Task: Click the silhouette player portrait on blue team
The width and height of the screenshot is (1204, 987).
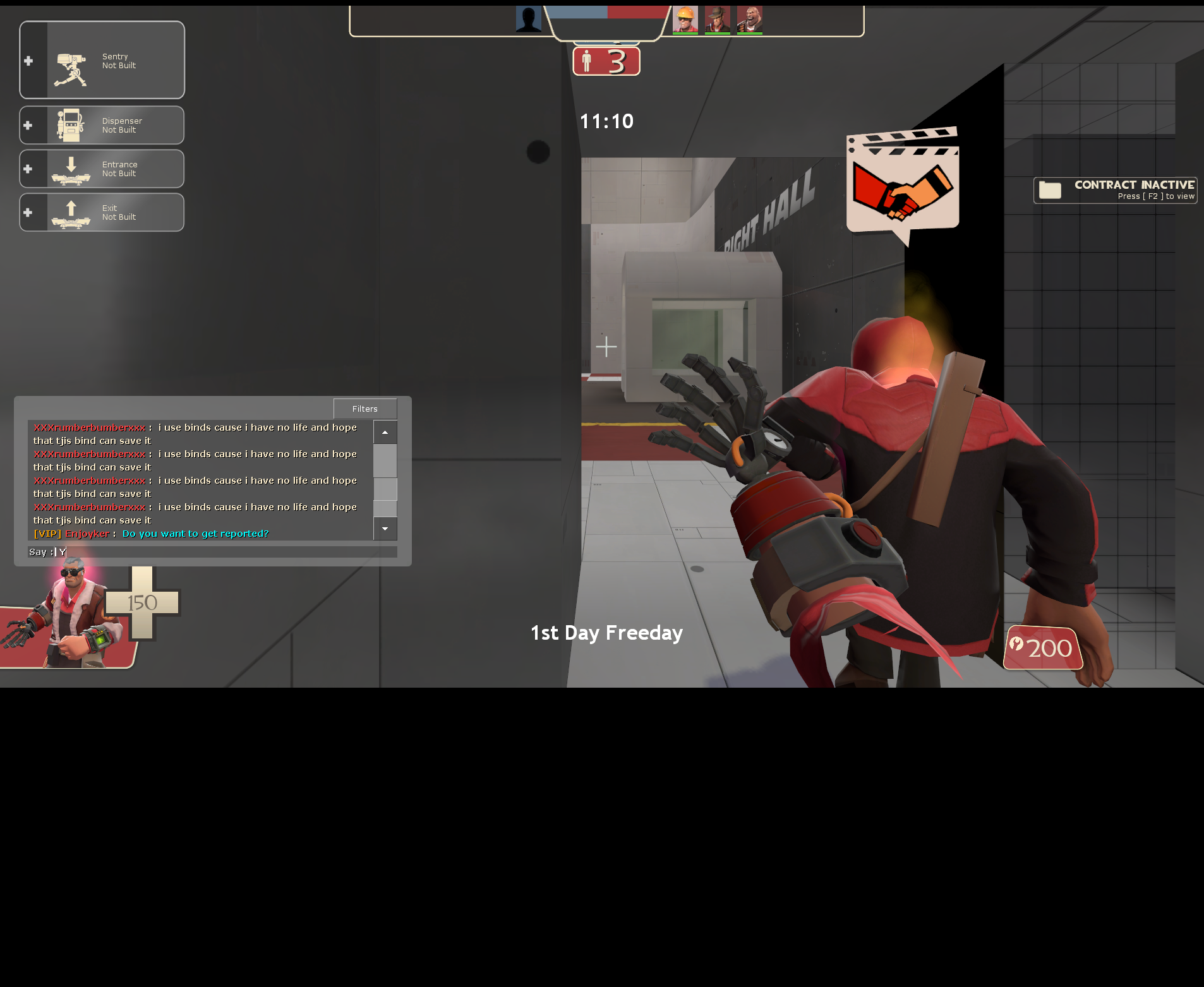Action: pyautogui.click(x=529, y=20)
